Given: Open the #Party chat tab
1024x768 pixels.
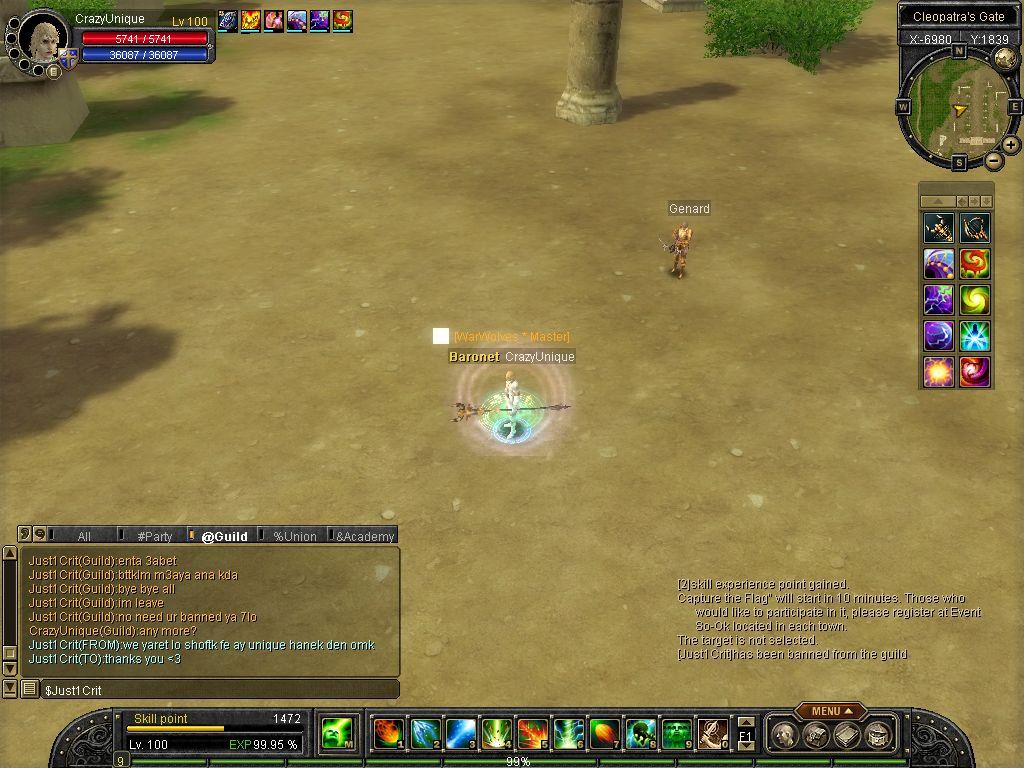Looking at the screenshot, I should (x=155, y=536).
